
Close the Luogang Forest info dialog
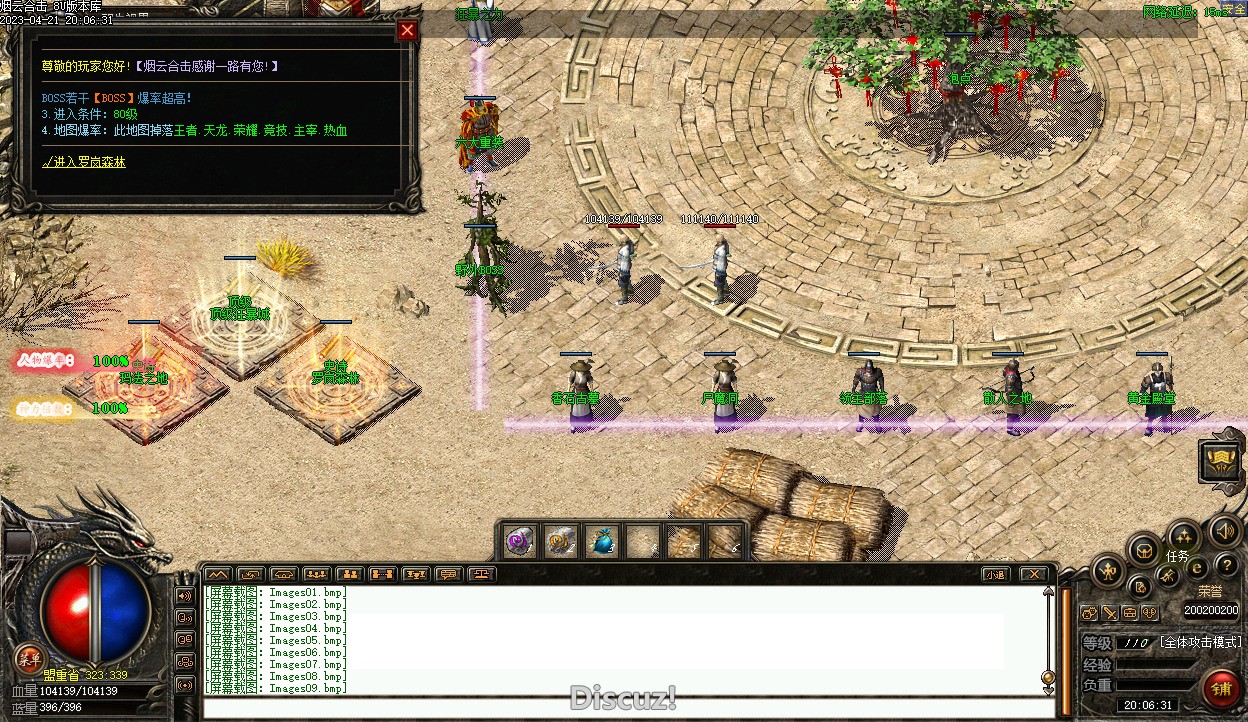click(407, 30)
